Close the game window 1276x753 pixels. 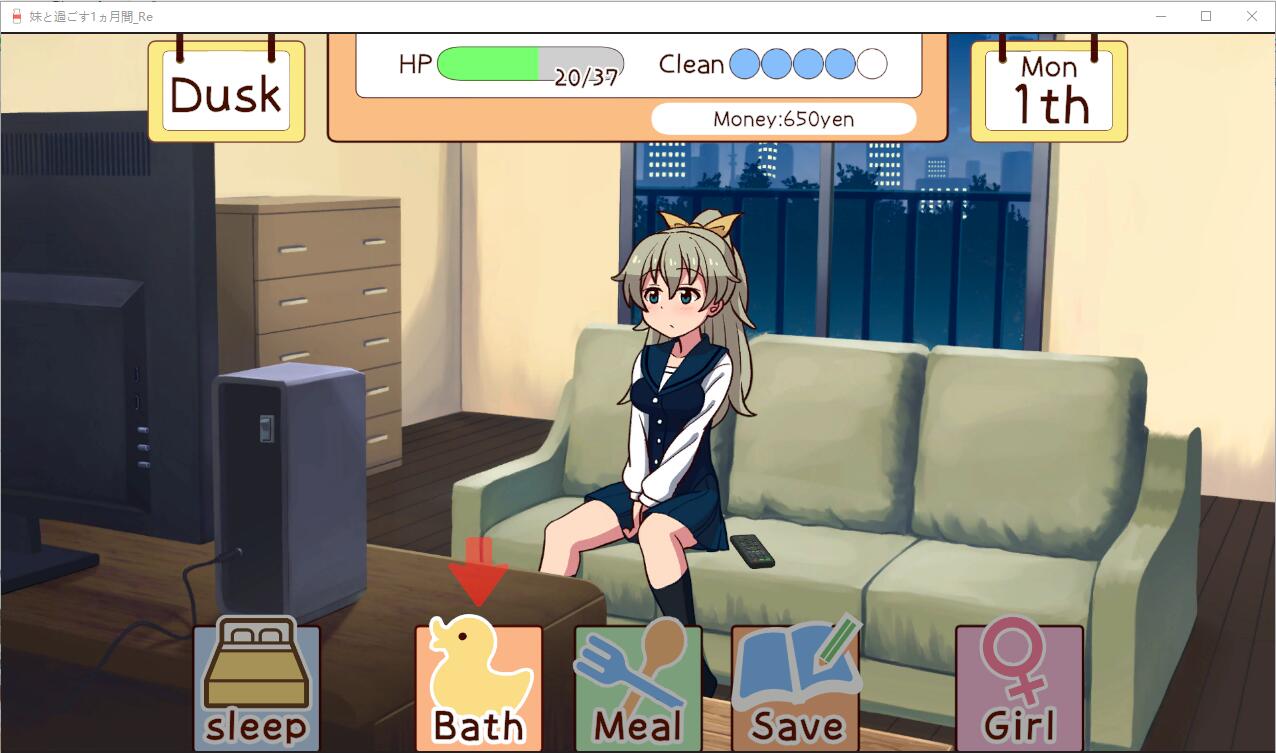(x=1252, y=16)
